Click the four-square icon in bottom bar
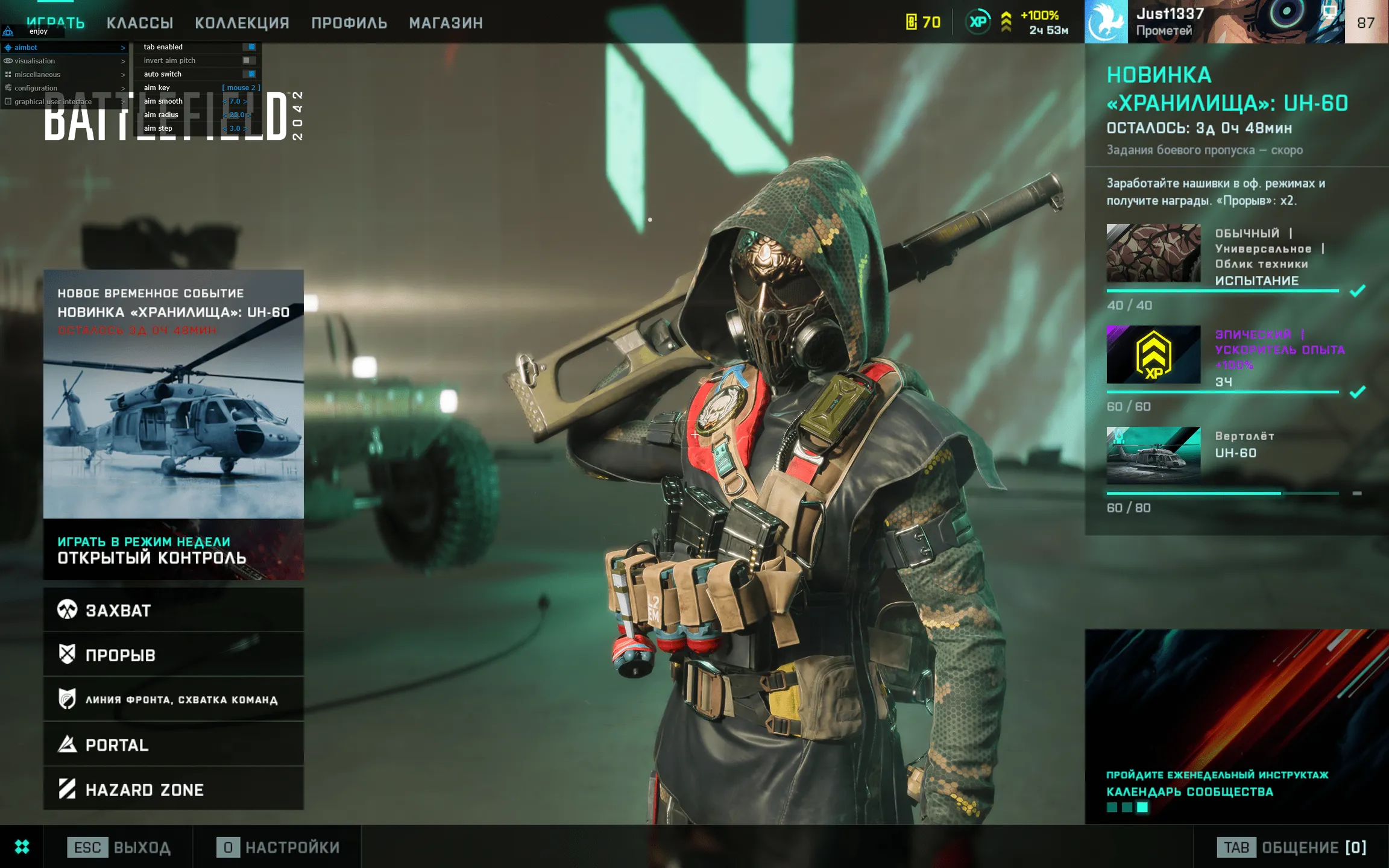The width and height of the screenshot is (1389, 868). 22,847
